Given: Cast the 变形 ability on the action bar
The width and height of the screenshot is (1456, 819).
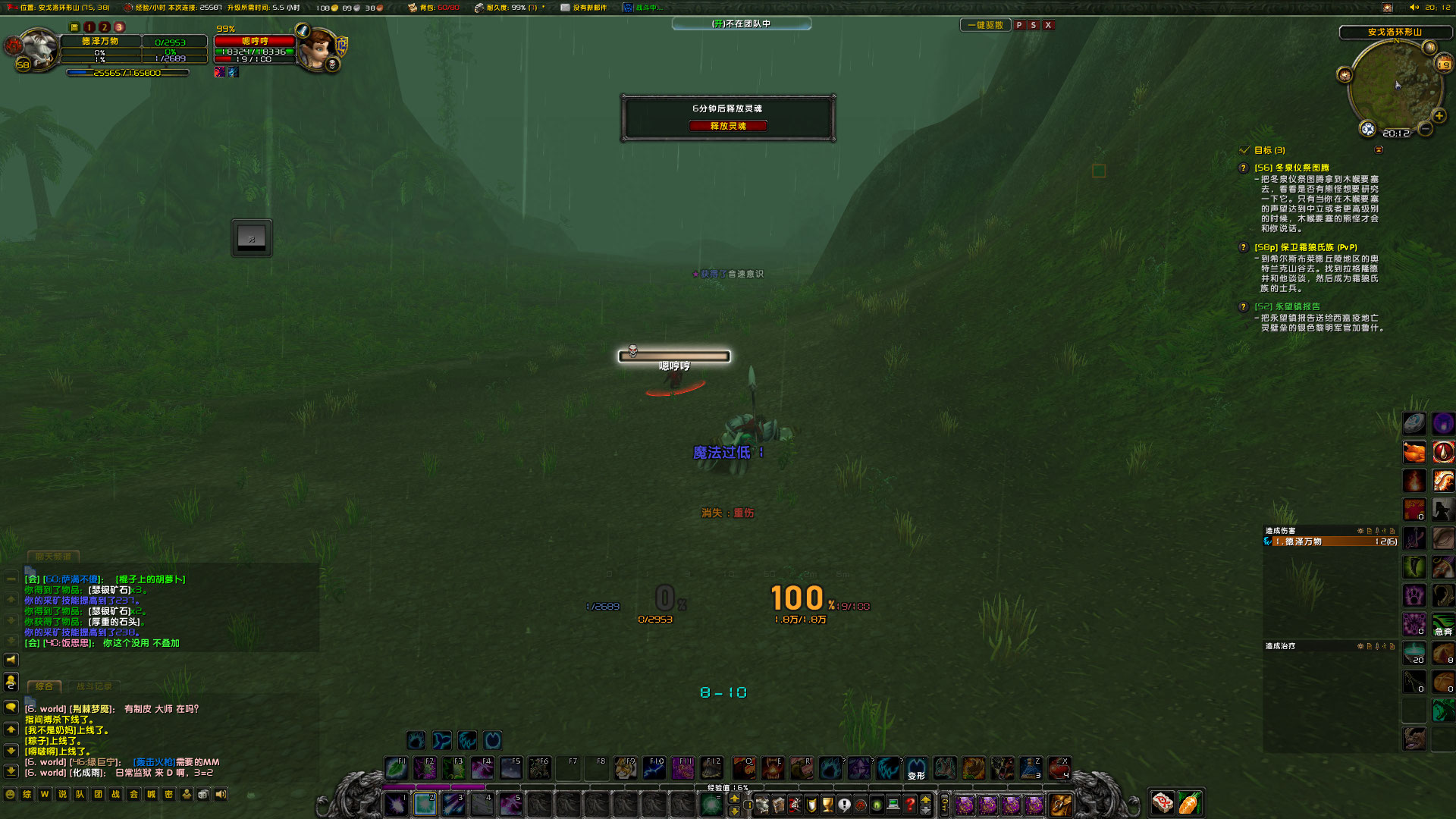Looking at the screenshot, I should [915, 768].
